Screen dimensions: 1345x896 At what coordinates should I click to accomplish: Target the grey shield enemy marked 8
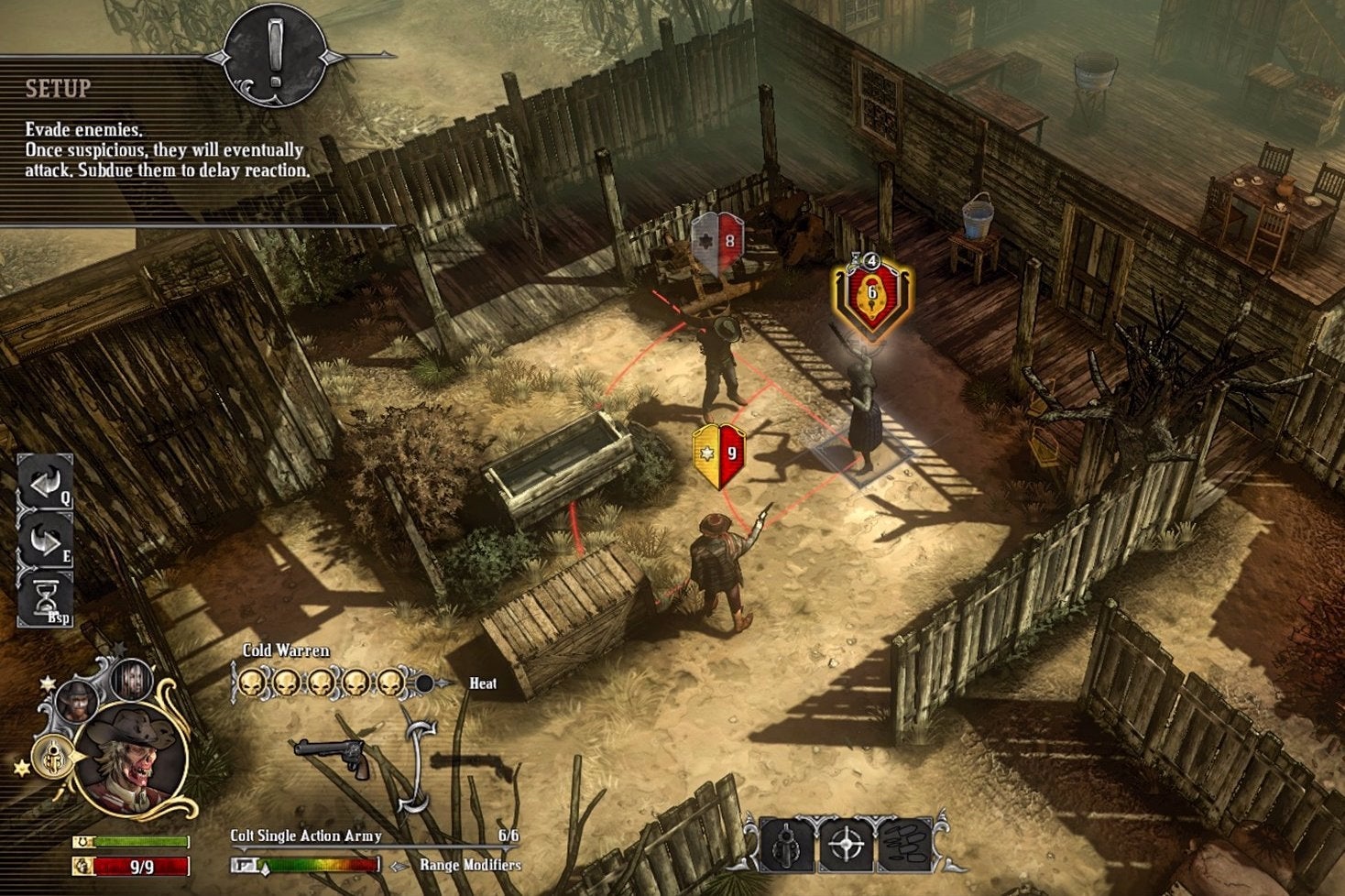point(716,243)
